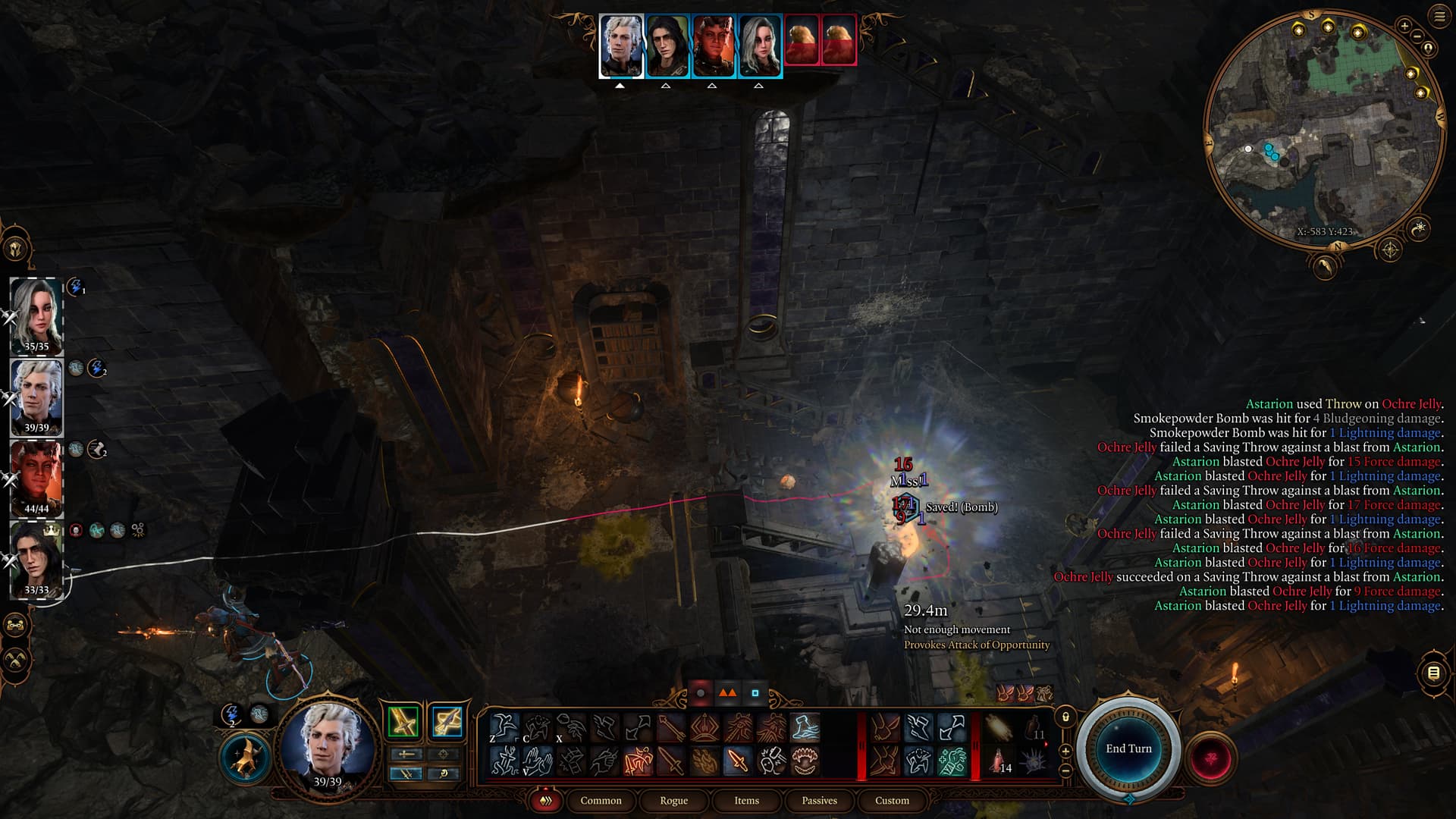1456x819 pixels.
Task: Open the long rest moon icon by minimap
Action: click(x=1324, y=267)
